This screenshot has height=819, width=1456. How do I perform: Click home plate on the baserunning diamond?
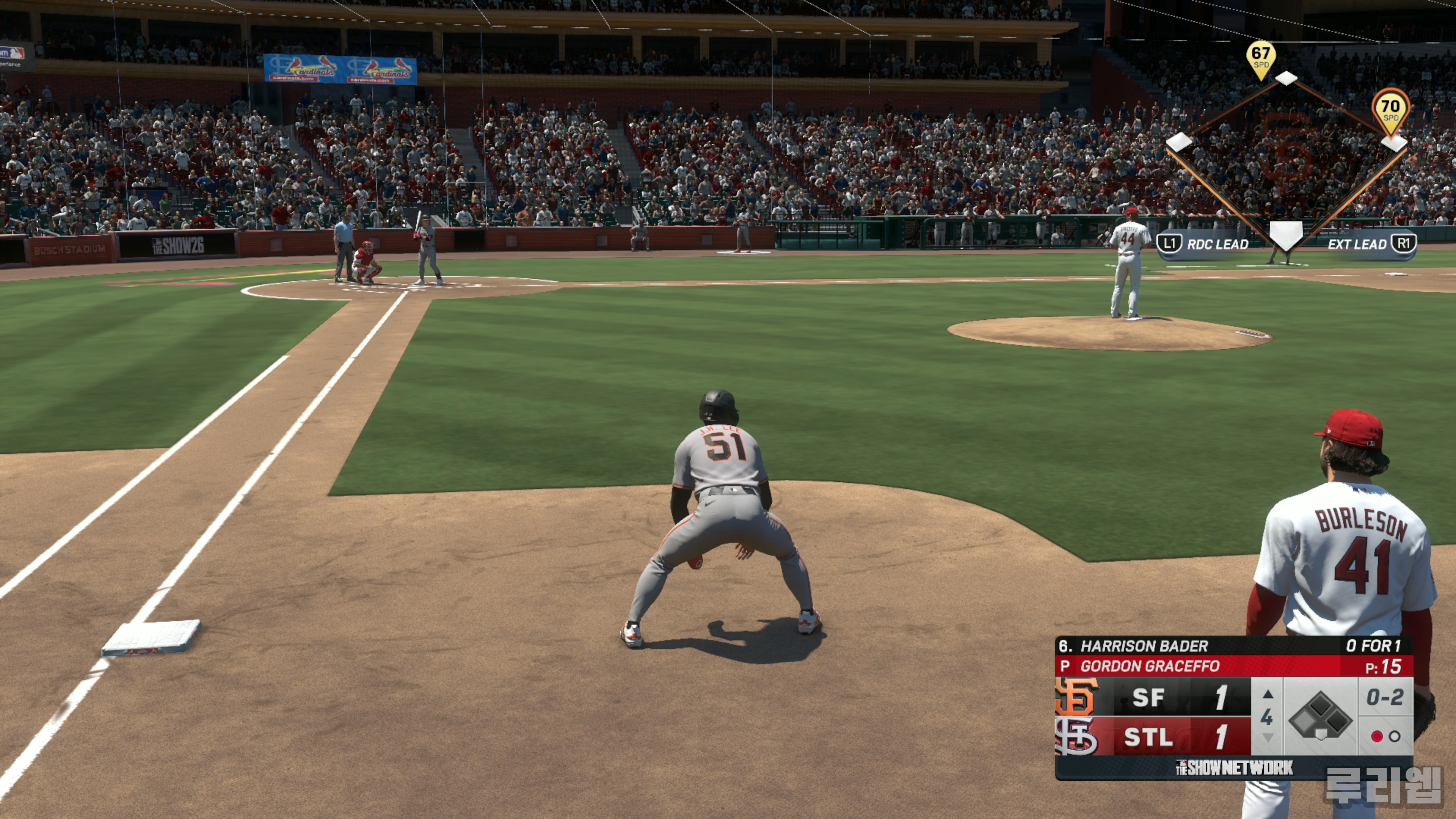click(x=1286, y=234)
